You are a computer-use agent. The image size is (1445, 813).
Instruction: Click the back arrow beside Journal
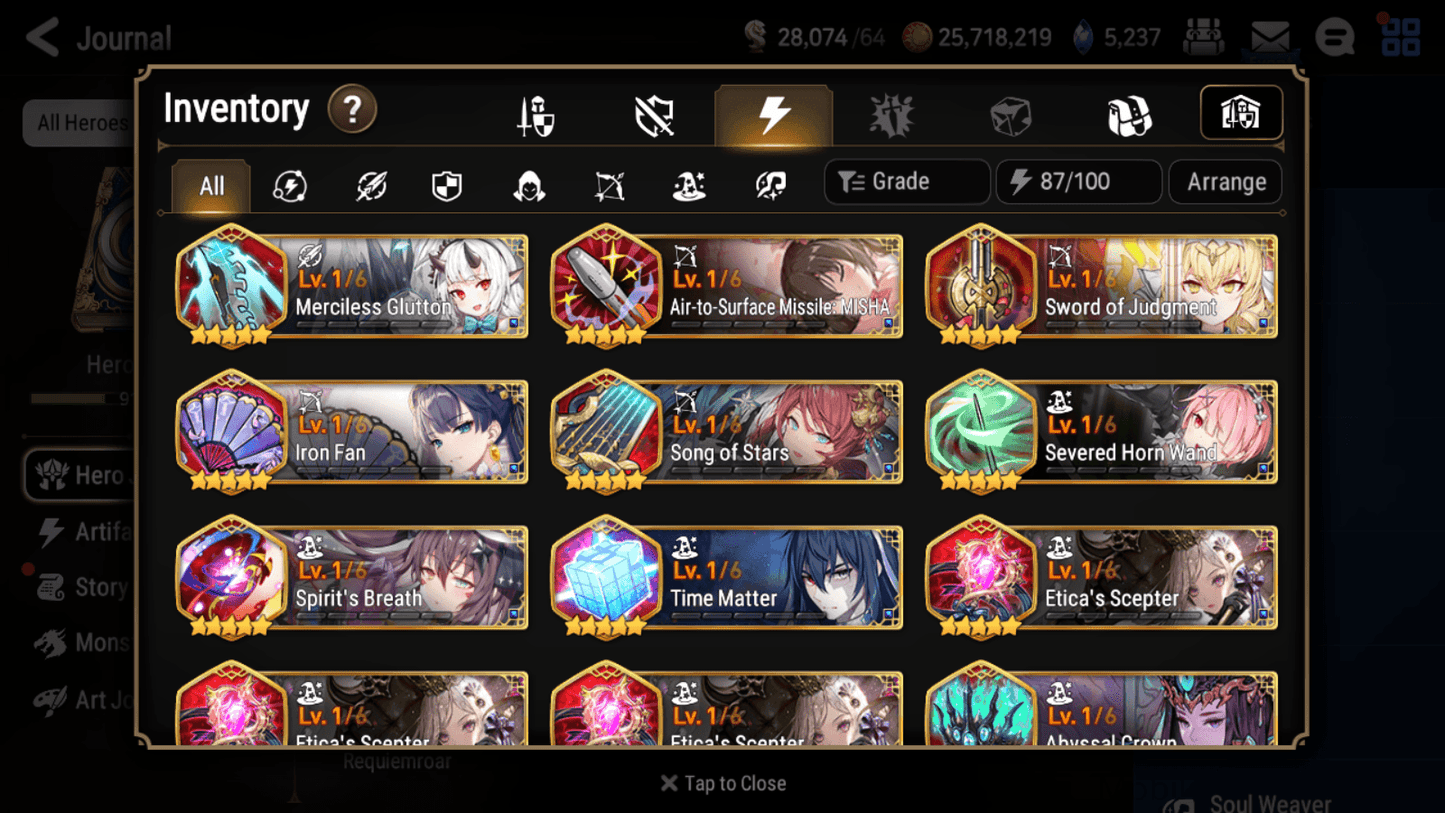click(x=40, y=37)
